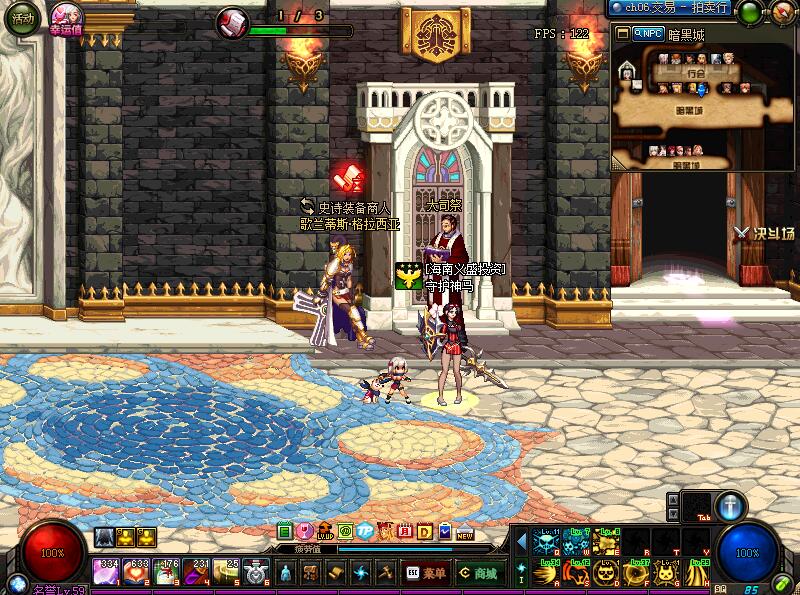Open the character silhouette icon in the bottom bar
Screen dimensions: 800x595
pyautogui.click(x=286, y=573)
